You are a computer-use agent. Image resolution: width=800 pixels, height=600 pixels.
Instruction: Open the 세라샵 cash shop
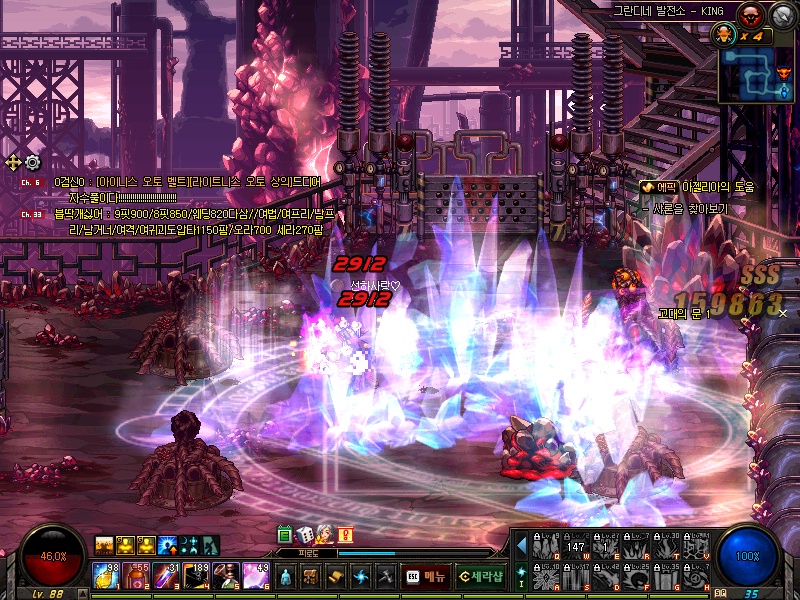click(x=479, y=576)
